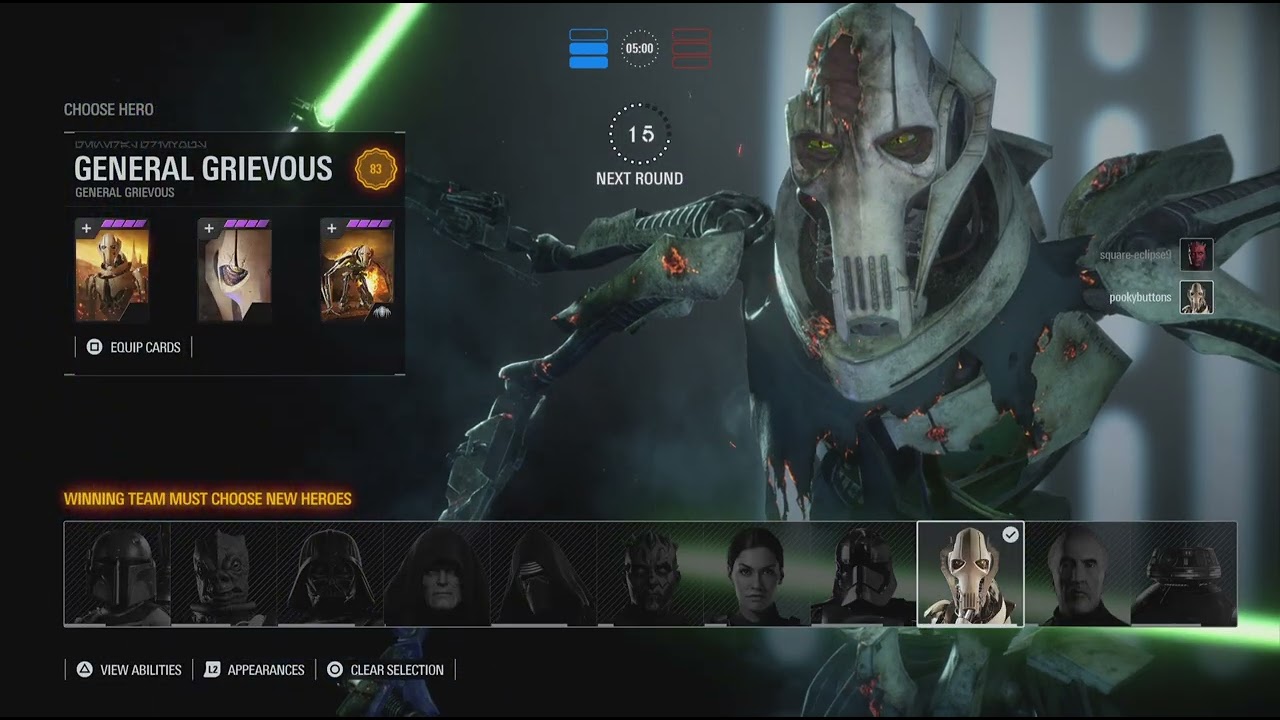
Task: Choose Kylo Ren's portrait
Action: click(544, 575)
